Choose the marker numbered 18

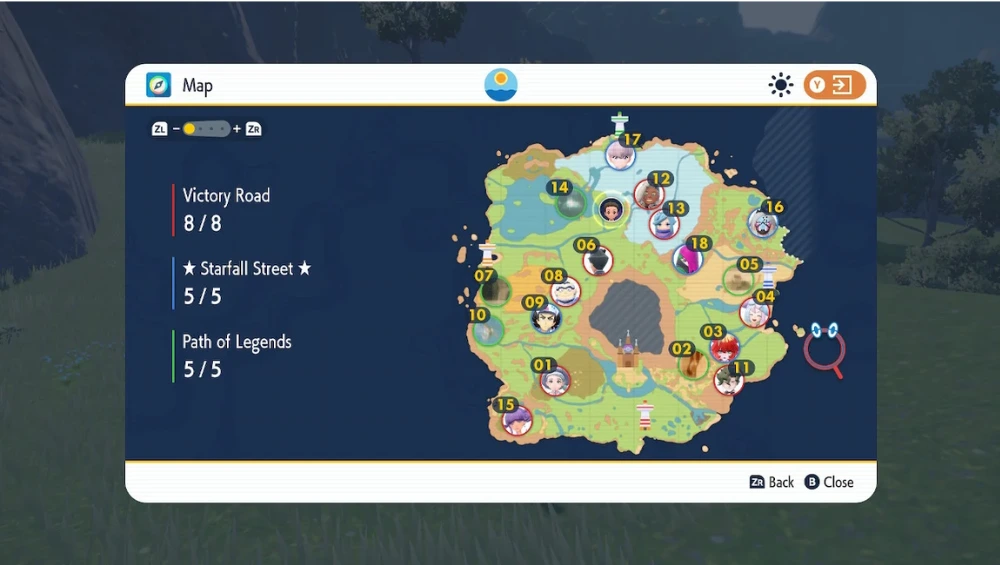(x=687, y=259)
